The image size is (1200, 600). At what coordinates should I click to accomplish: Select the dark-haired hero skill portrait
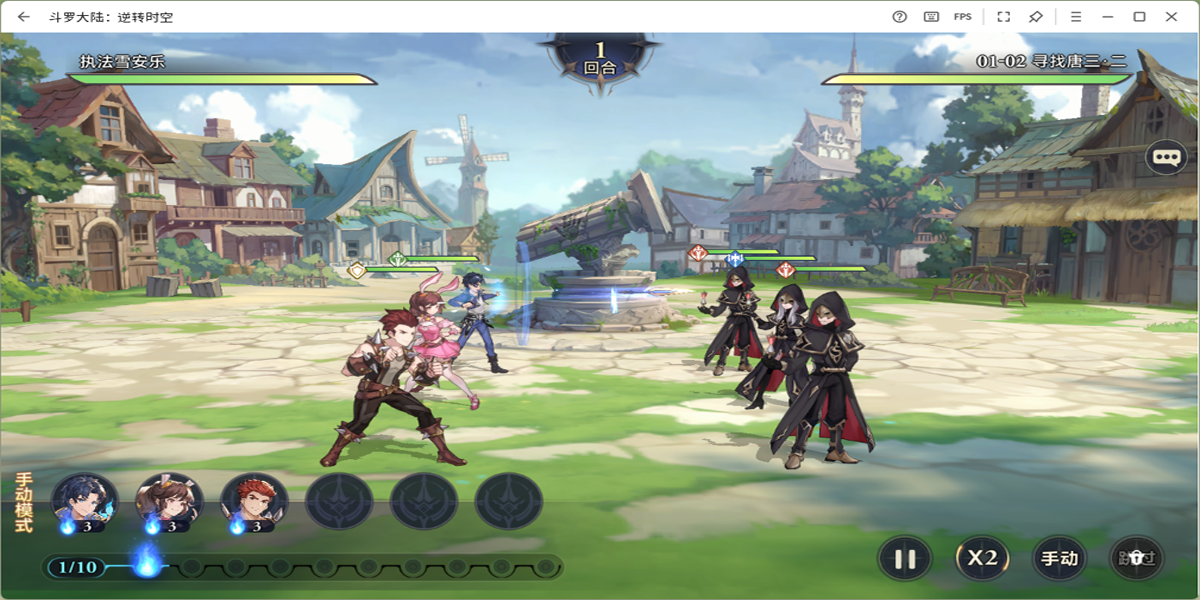[x=85, y=501]
